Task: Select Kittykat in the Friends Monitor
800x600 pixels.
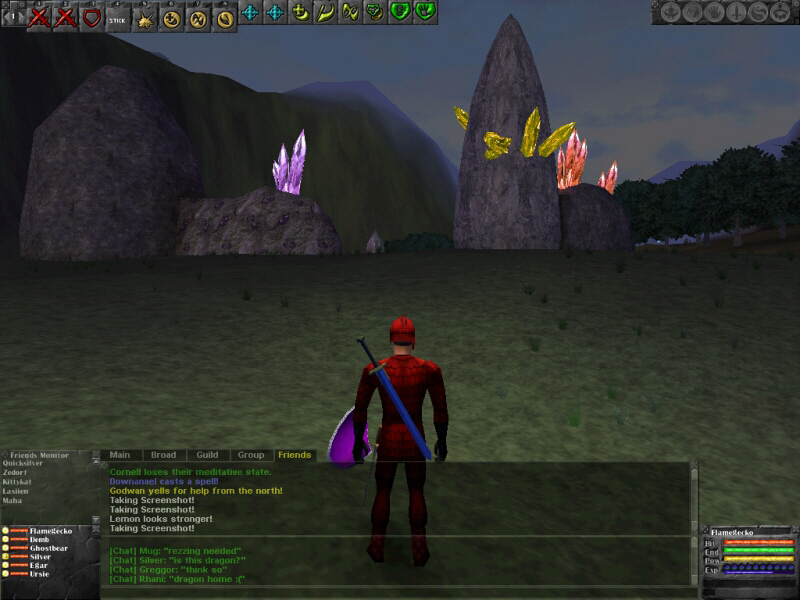Action: click(19, 481)
